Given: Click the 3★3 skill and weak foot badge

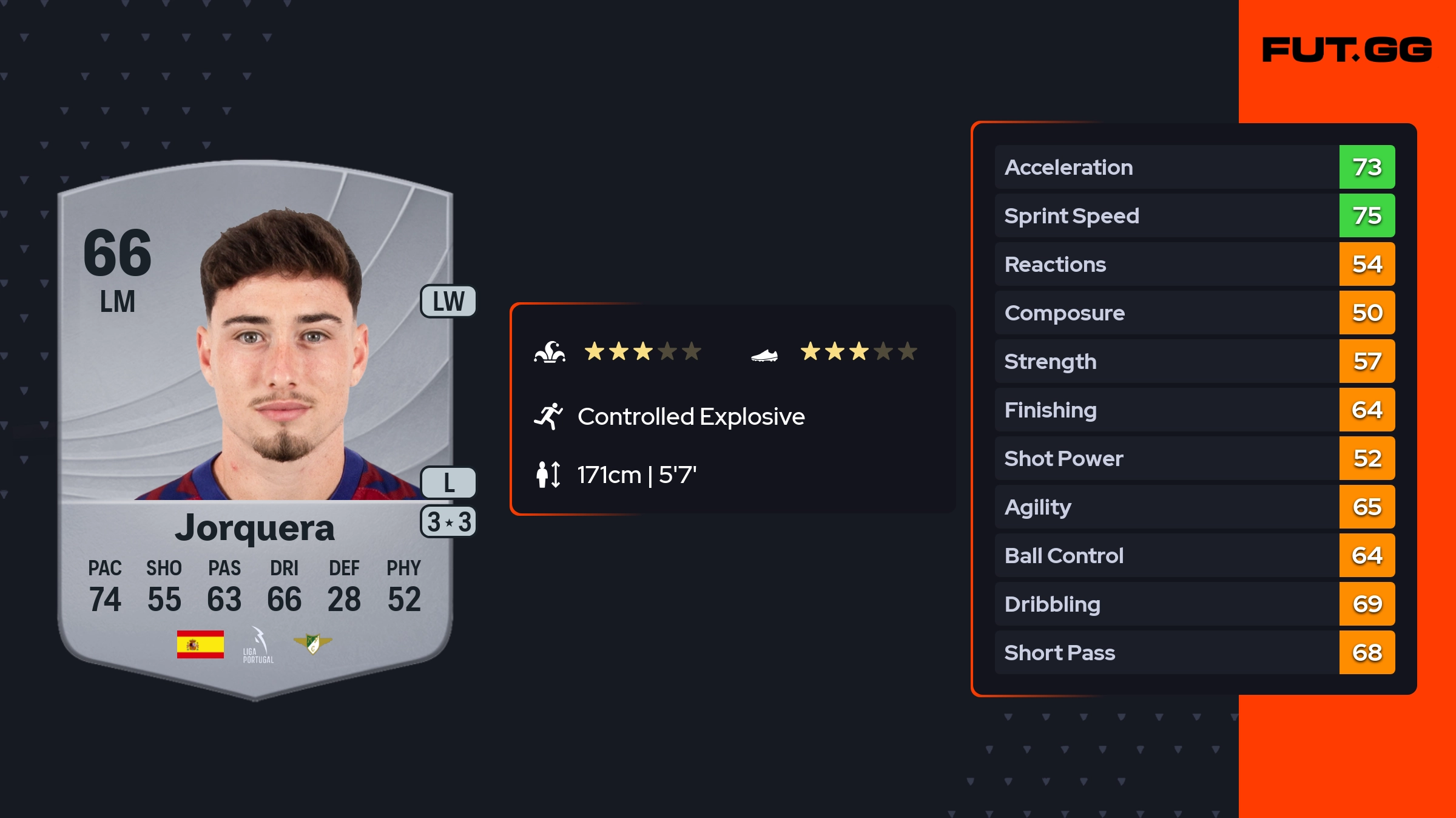Looking at the screenshot, I should coord(448,522).
